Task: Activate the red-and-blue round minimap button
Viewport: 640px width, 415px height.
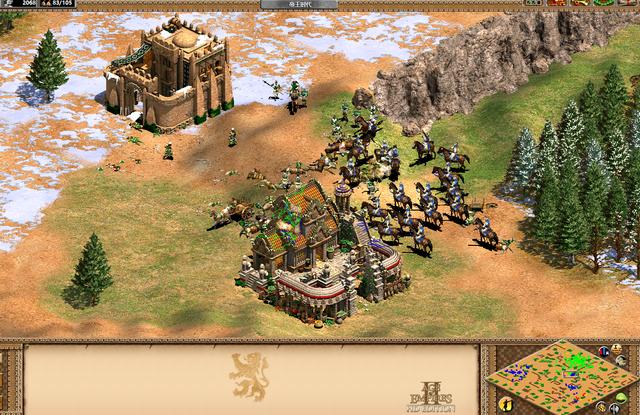Action: [x=603, y=351]
